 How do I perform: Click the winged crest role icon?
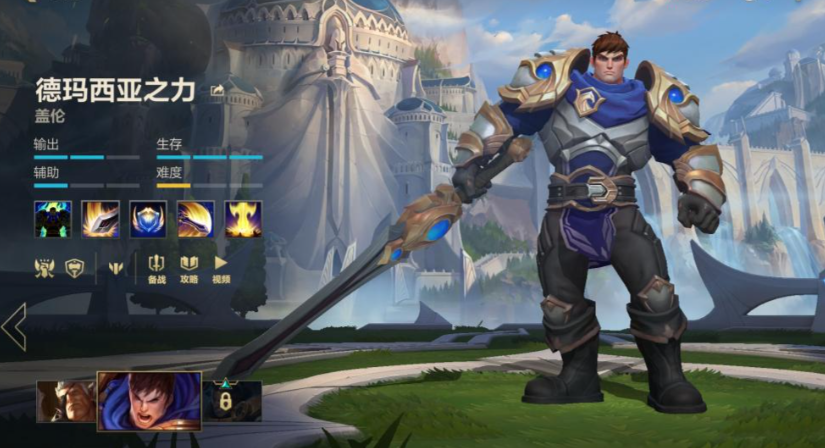[x=45, y=267]
